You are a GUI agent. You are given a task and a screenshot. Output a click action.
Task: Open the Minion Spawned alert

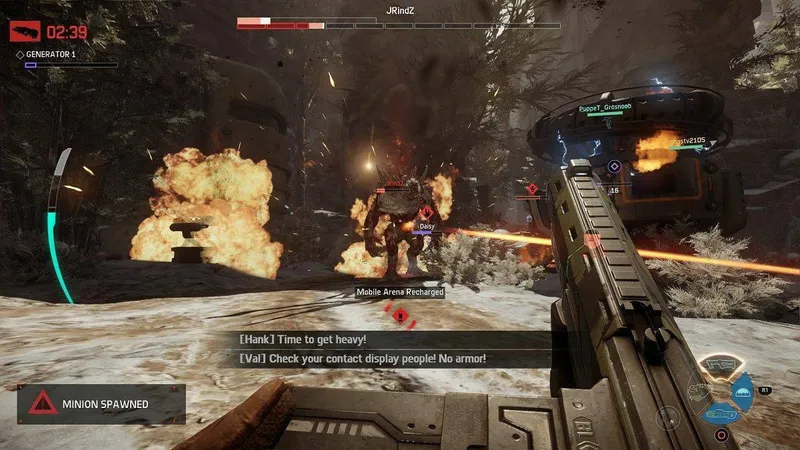pos(100,404)
